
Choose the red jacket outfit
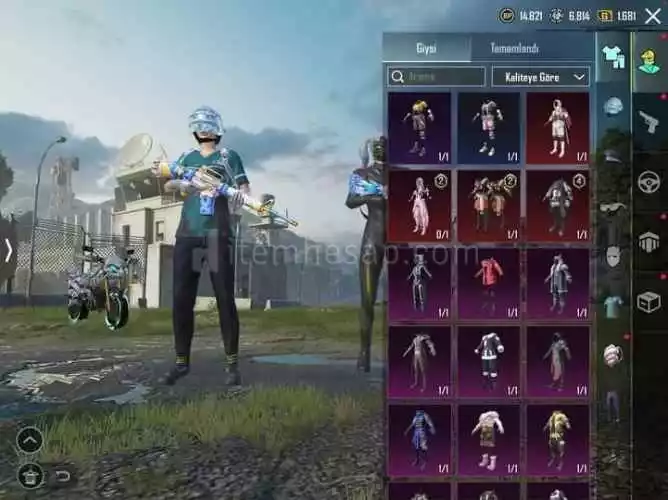point(488,283)
